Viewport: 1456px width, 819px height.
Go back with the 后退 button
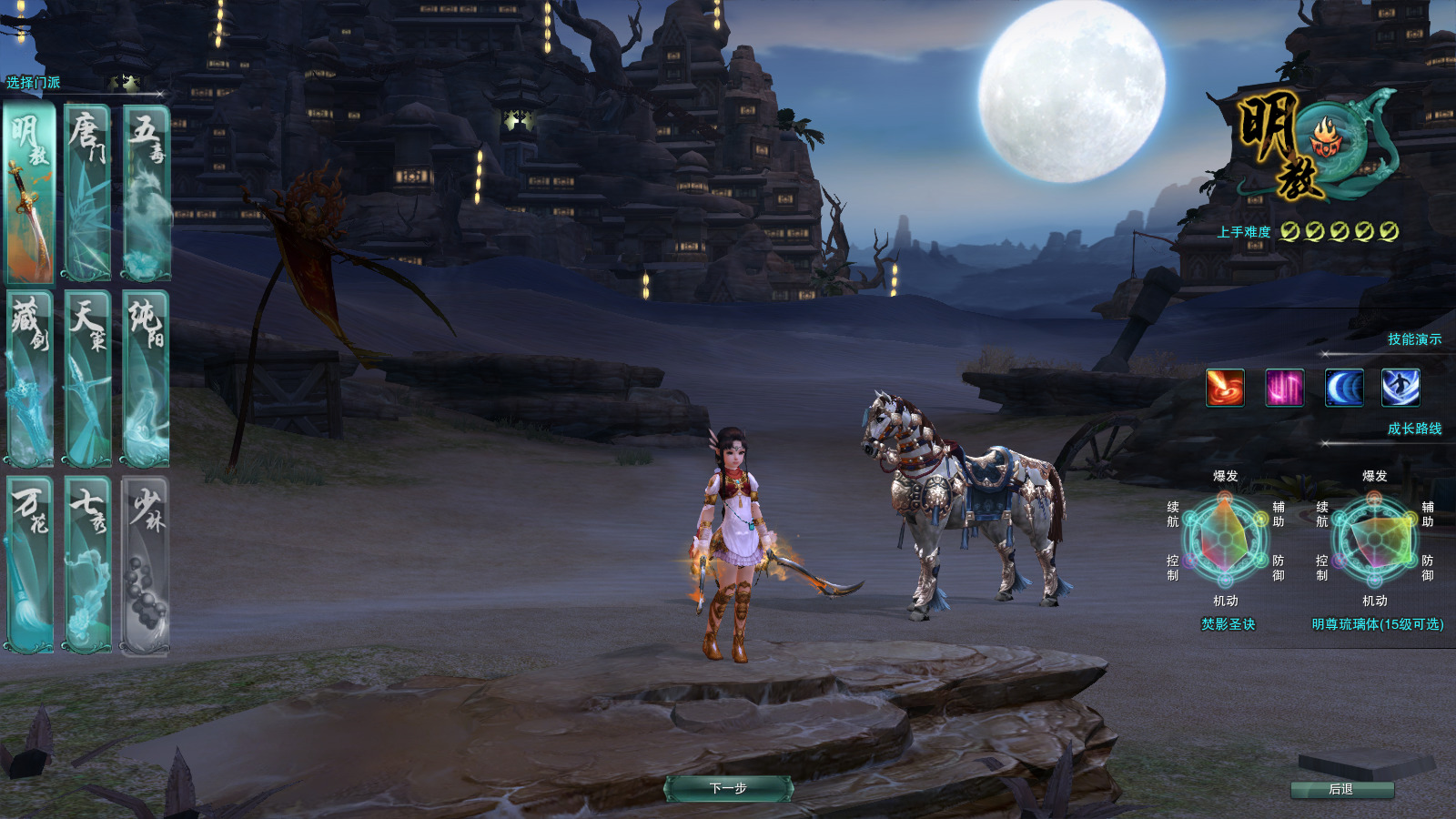pyautogui.click(x=1341, y=789)
